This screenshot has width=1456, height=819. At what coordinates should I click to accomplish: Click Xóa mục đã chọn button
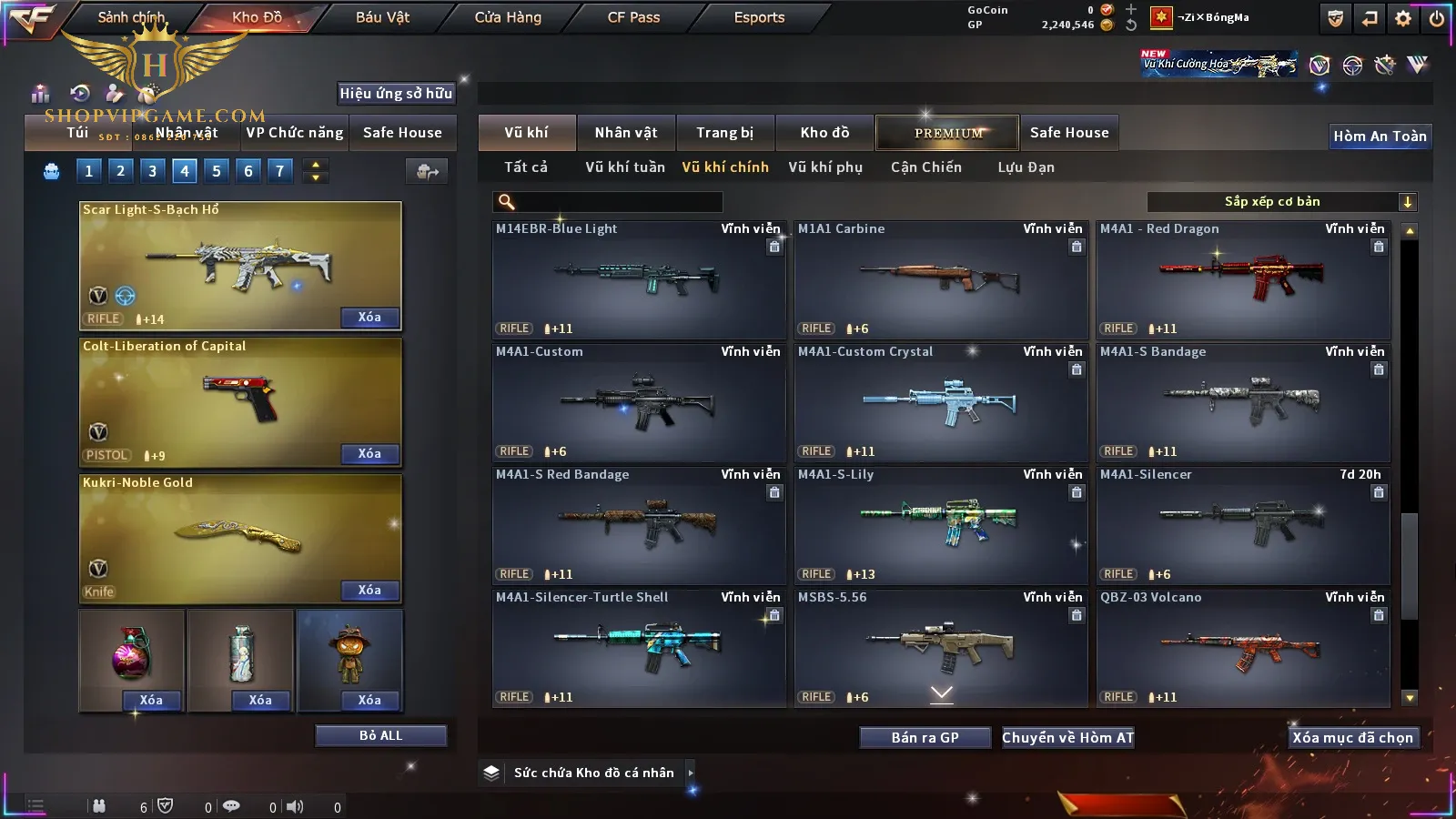pos(1352,738)
